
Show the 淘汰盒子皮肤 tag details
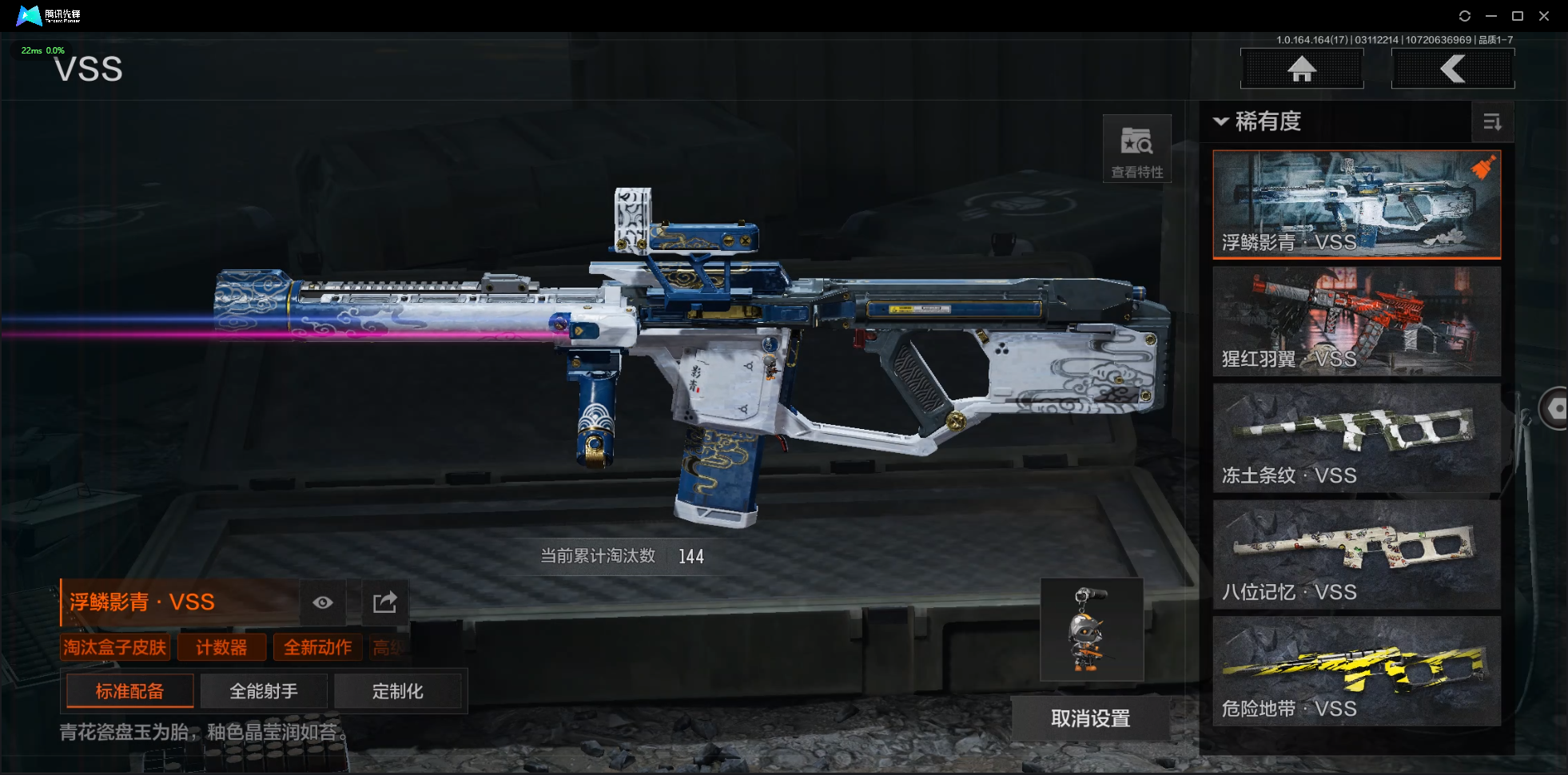[115, 647]
